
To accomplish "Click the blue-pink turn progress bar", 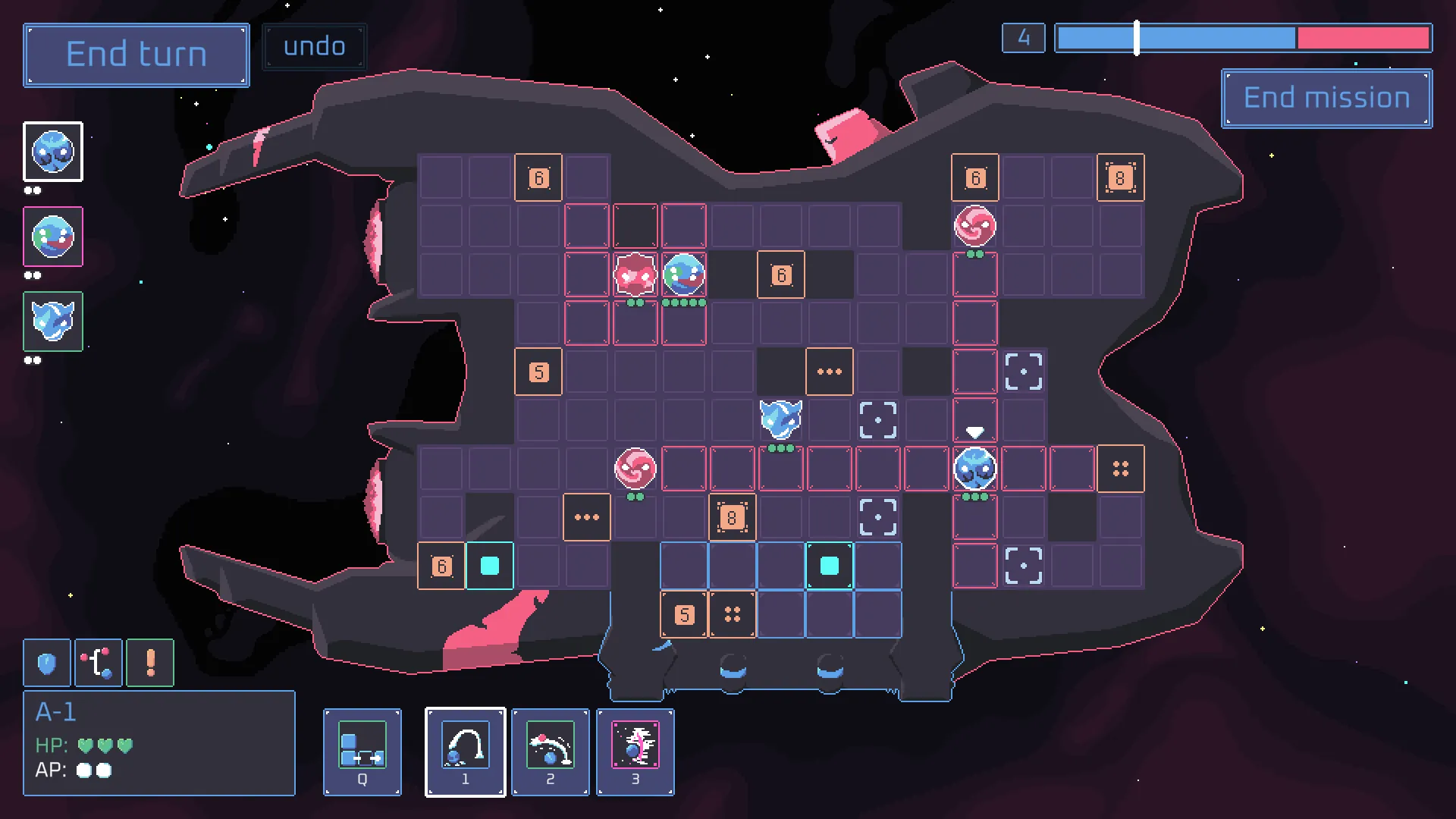I will [x=1244, y=37].
